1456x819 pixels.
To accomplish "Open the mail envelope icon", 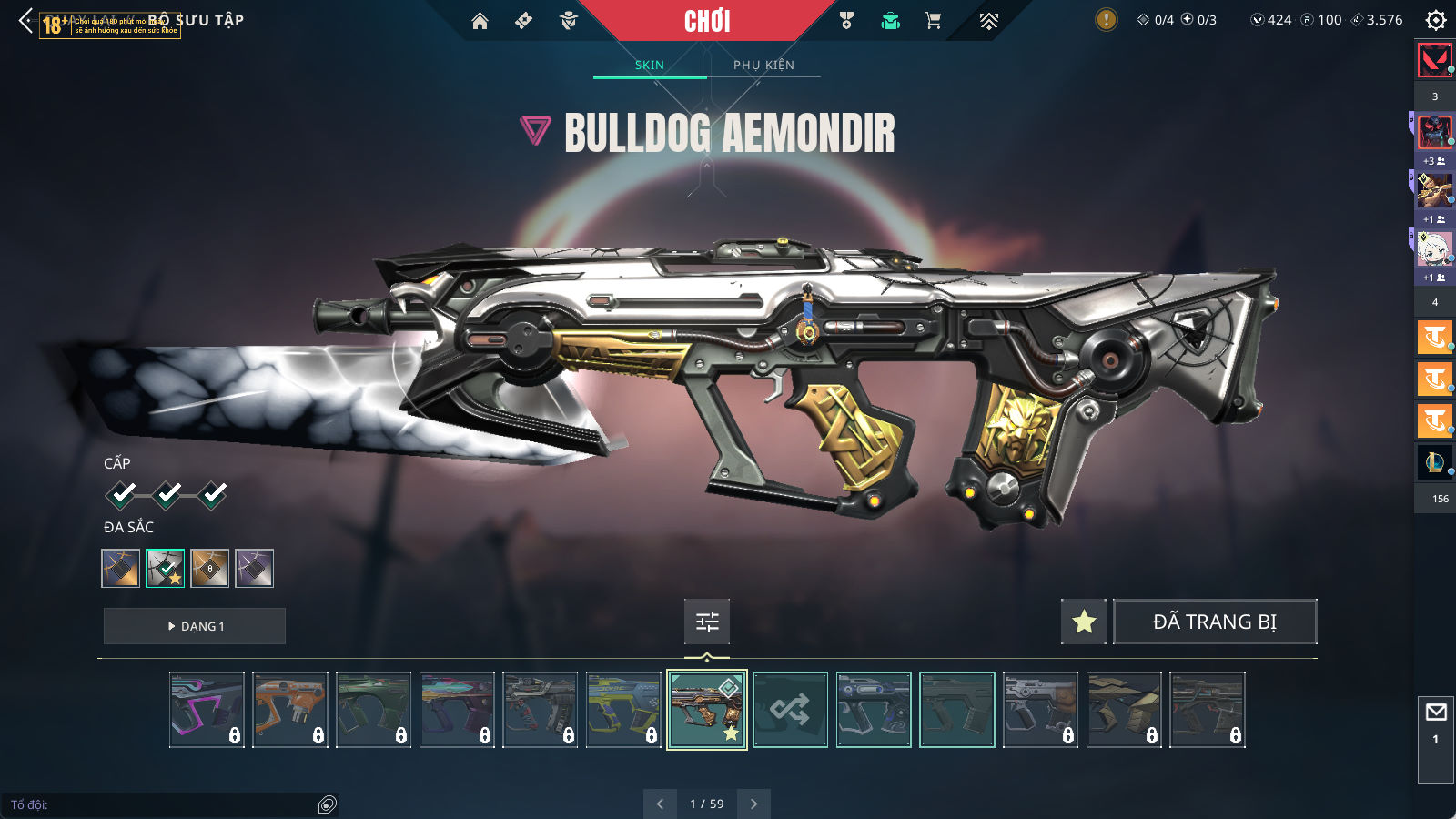I will click(1435, 713).
